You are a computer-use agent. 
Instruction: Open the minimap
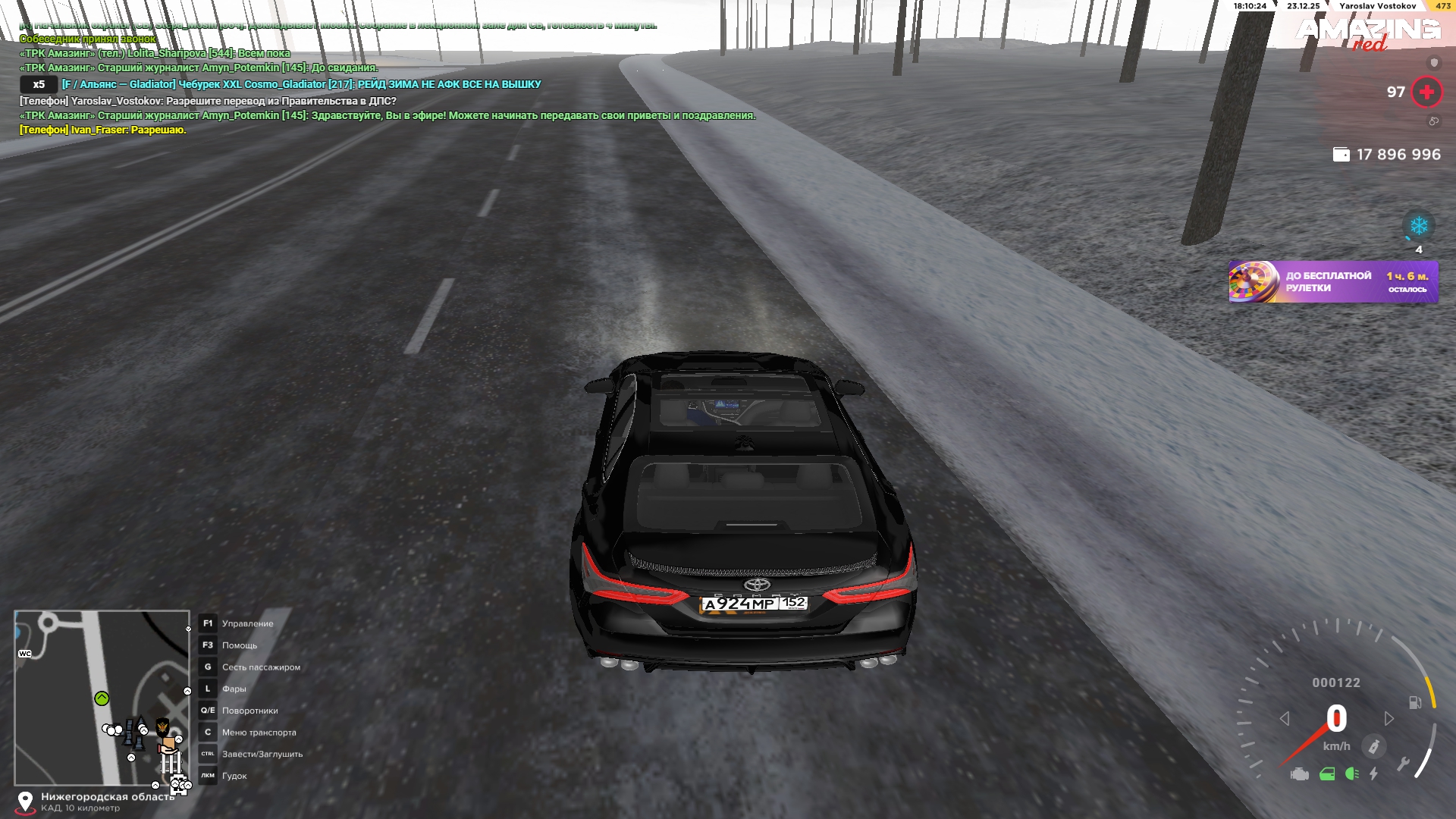(102, 698)
